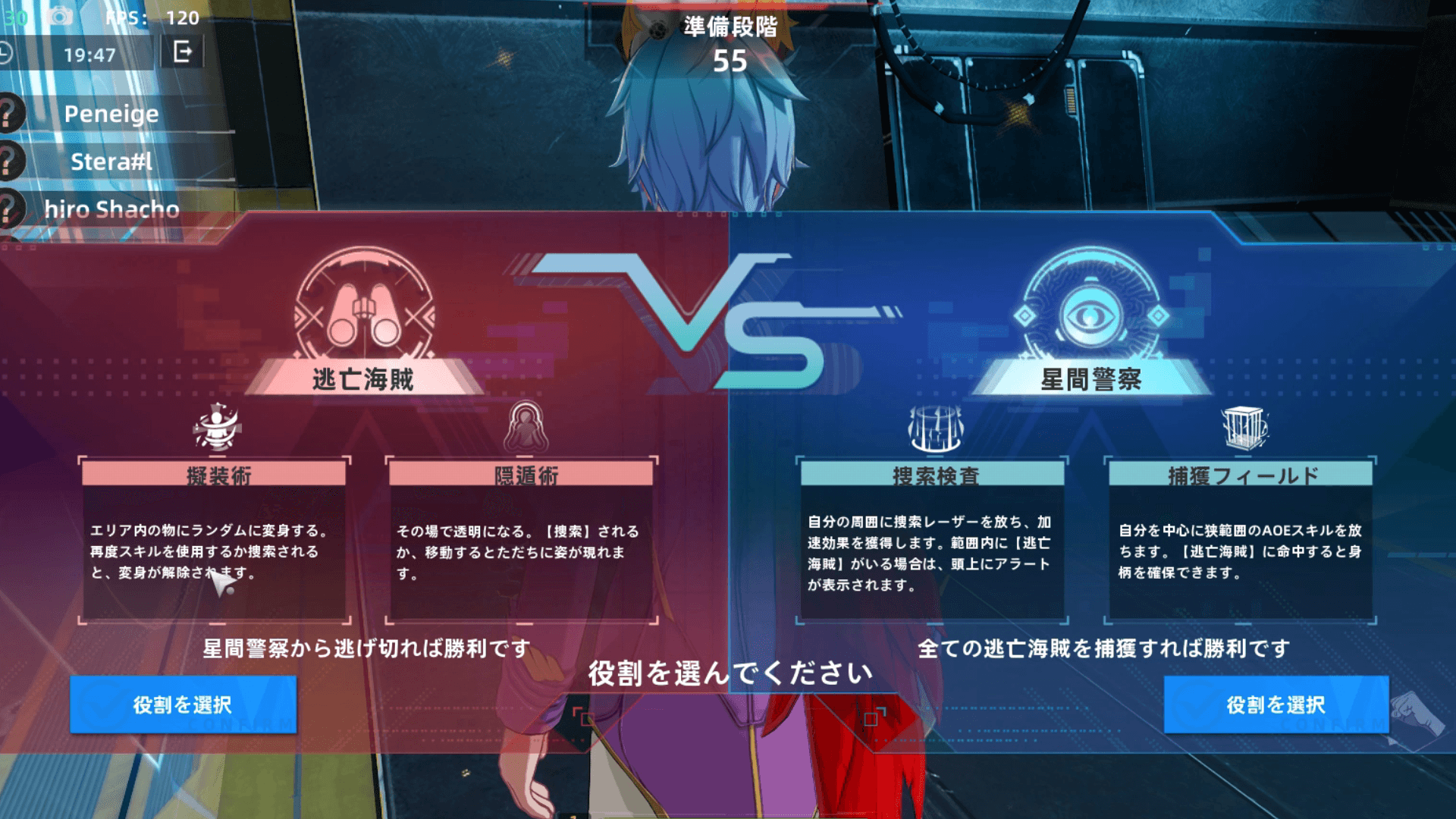
Task: Choose the 星間警察 role with the blue button
Action: 1276,704
